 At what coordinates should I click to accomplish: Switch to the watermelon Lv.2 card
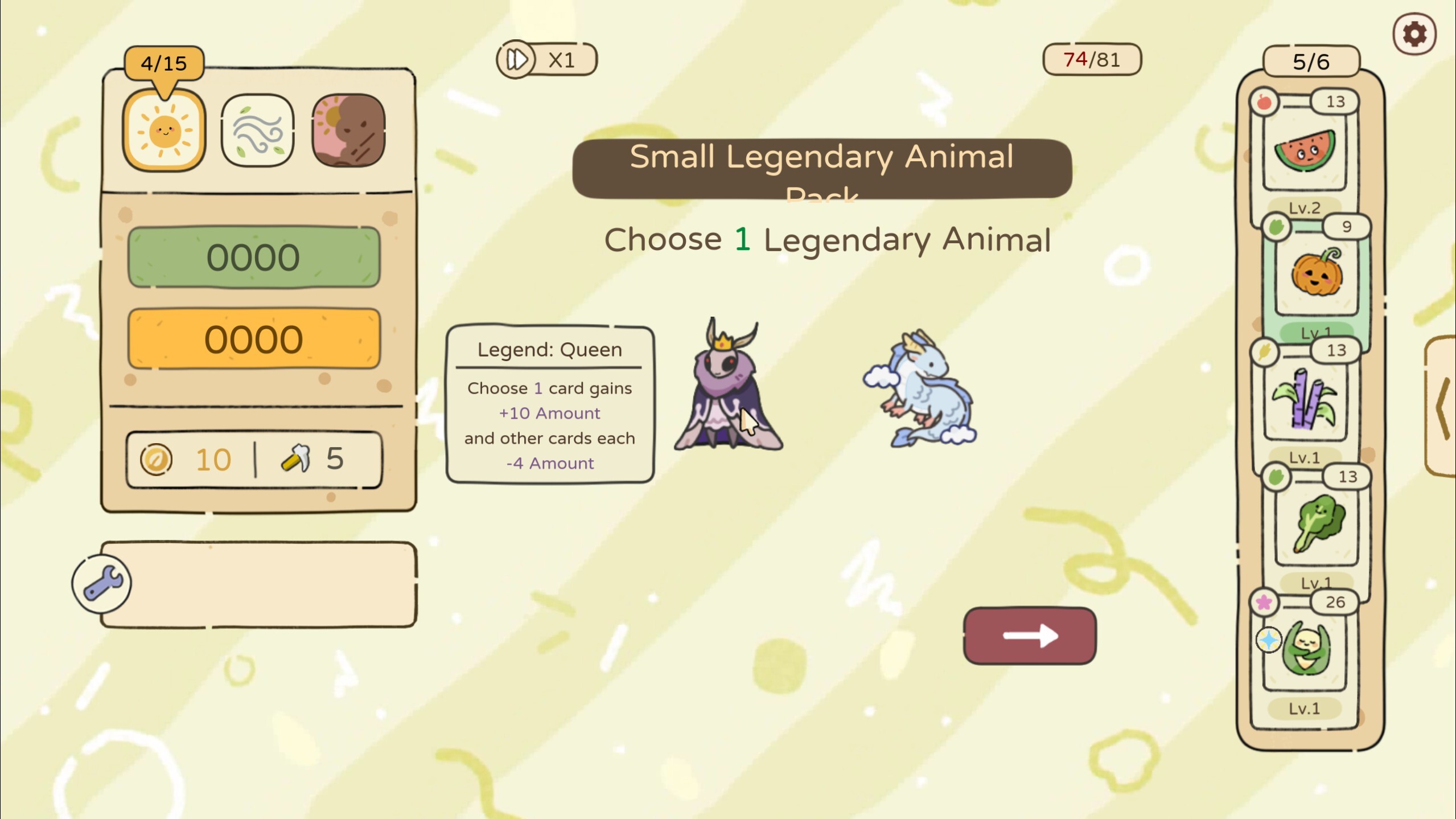pos(1306,150)
